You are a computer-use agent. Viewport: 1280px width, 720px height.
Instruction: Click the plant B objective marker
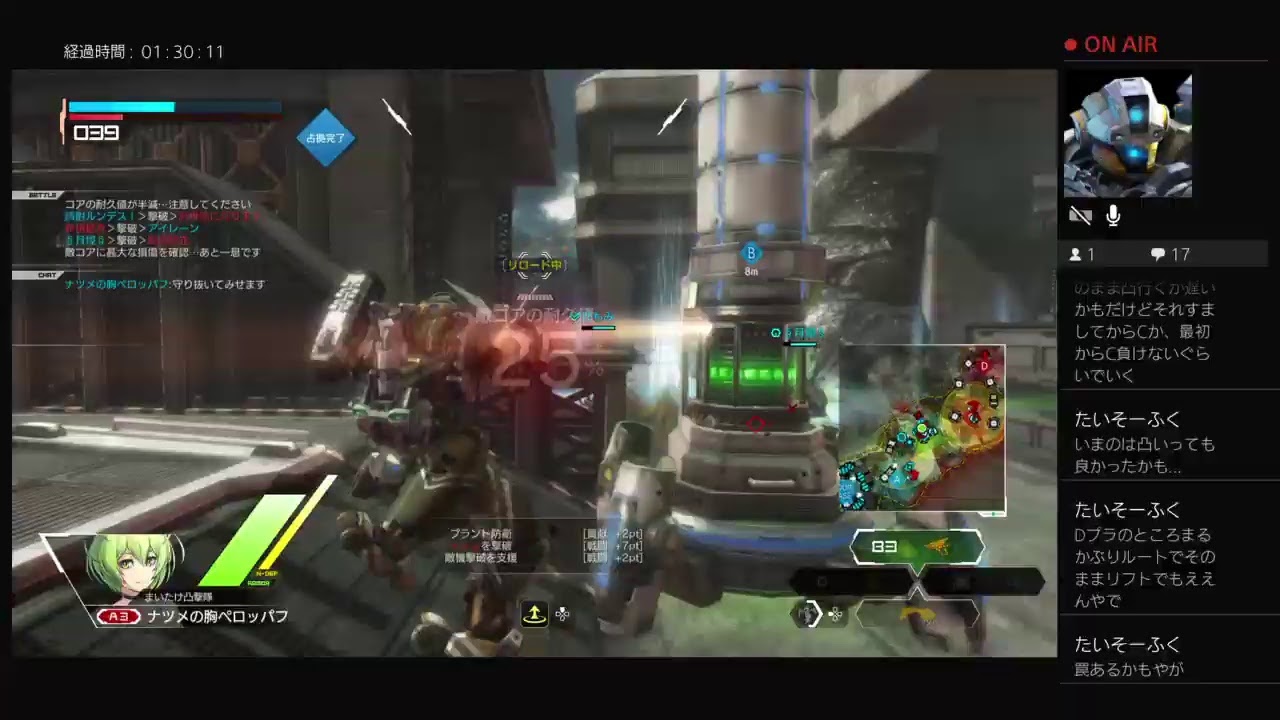[751, 253]
